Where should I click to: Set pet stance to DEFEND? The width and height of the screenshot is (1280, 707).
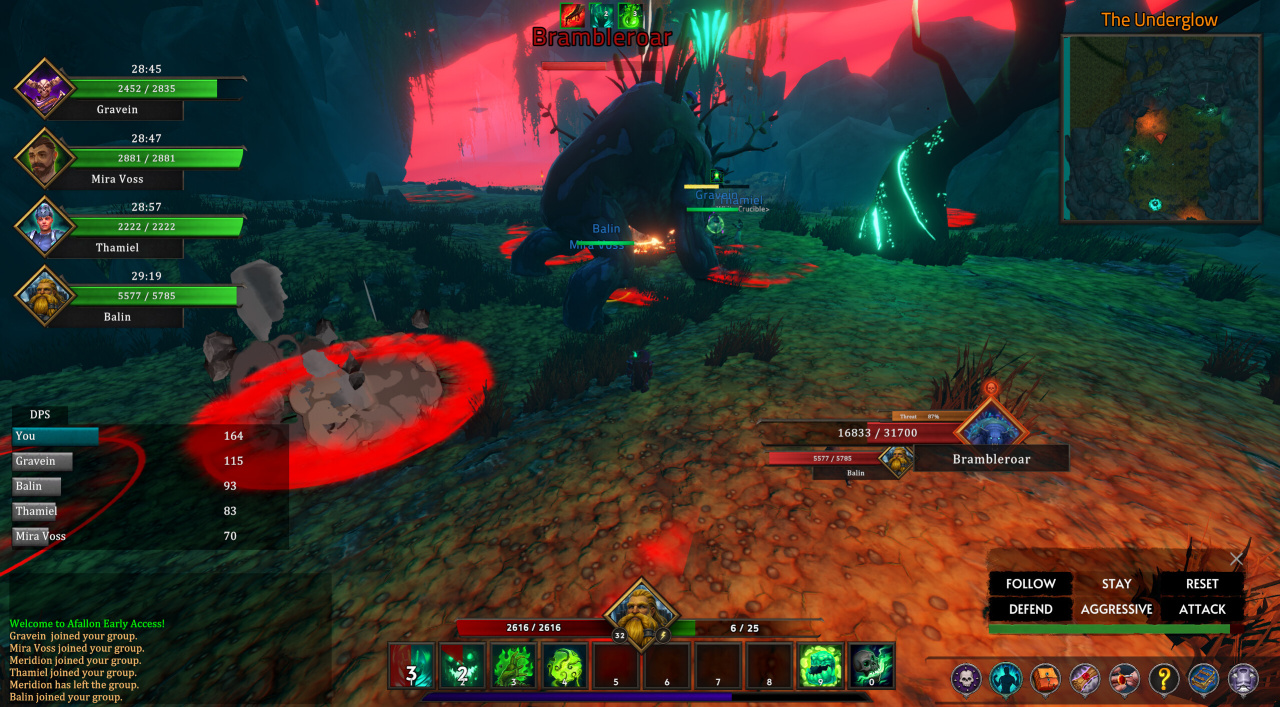pyautogui.click(x=1030, y=609)
